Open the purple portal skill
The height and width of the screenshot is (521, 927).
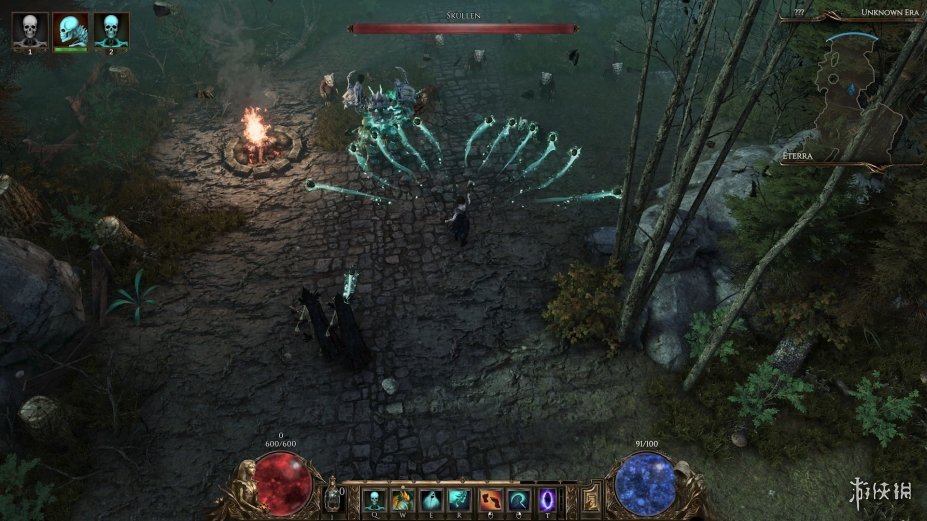click(547, 499)
